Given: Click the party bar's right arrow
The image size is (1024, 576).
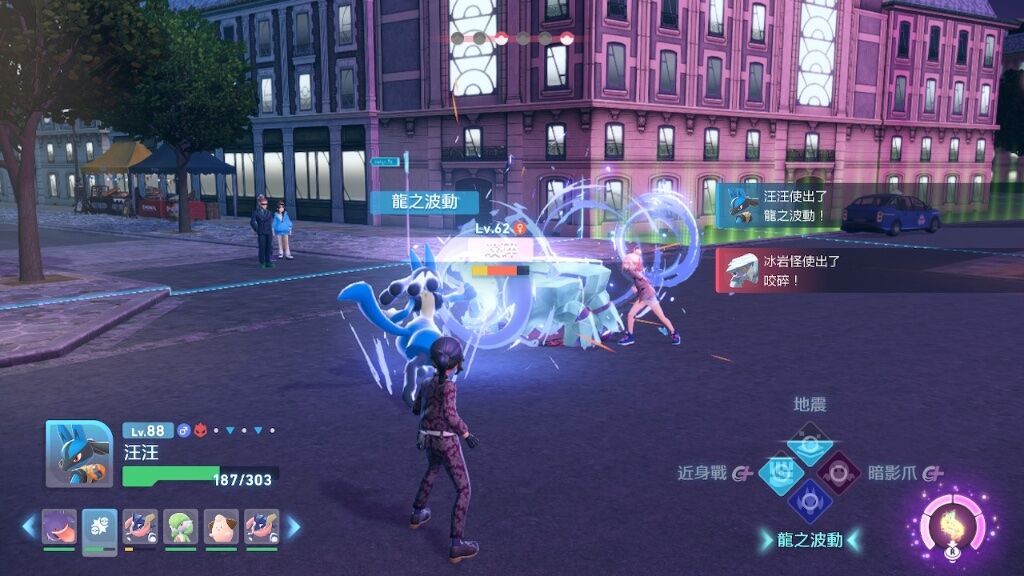Looking at the screenshot, I should pyautogui.click(x=294, y=525).
